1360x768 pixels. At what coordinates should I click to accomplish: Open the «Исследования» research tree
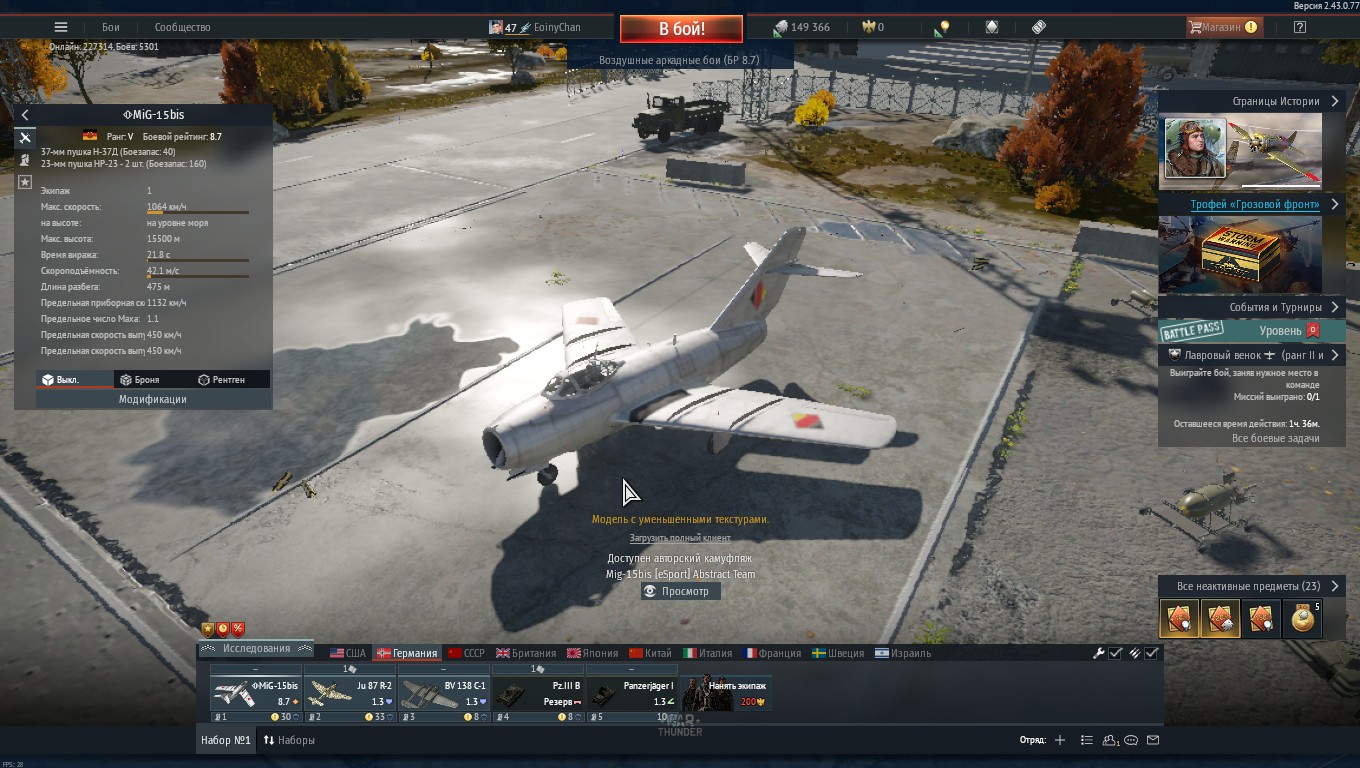tap(256, 649)
